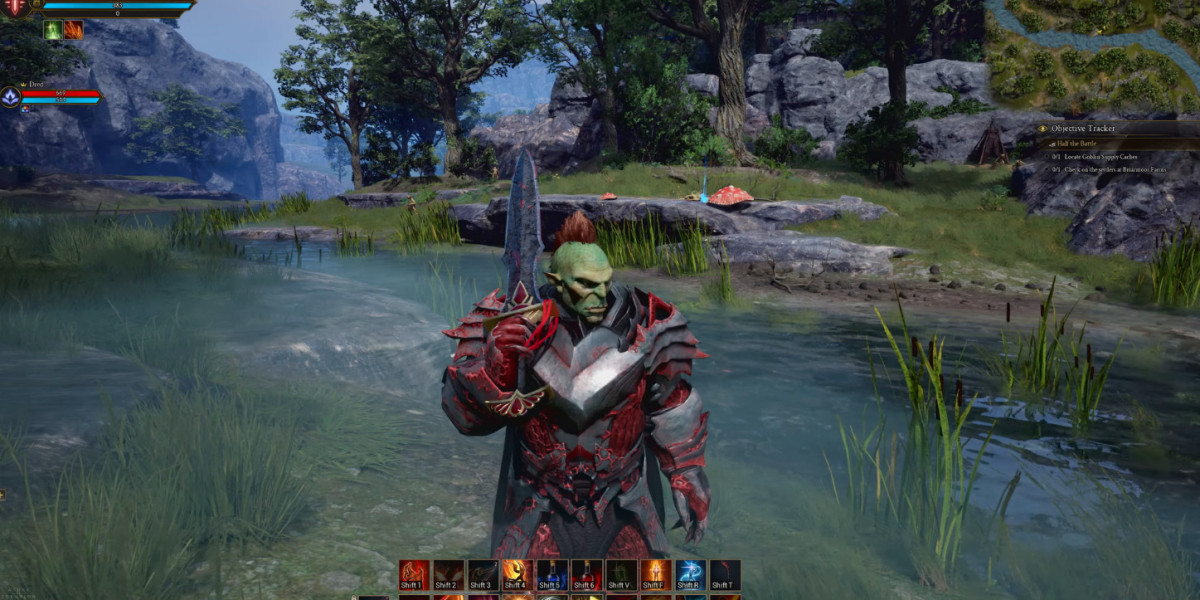Cast the glowing golden Shift F ability
This screenshot has height=600, width=1200.
pos(655,574)
